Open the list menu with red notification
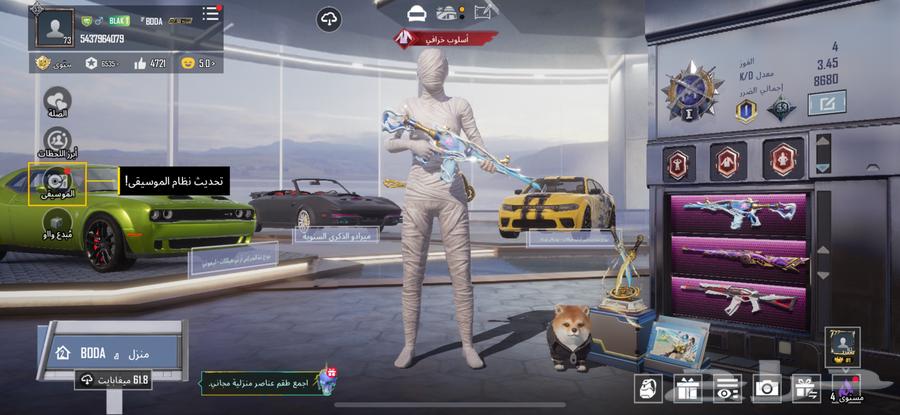The width and height of the screenshot is (900, 415). pos(210,14)
